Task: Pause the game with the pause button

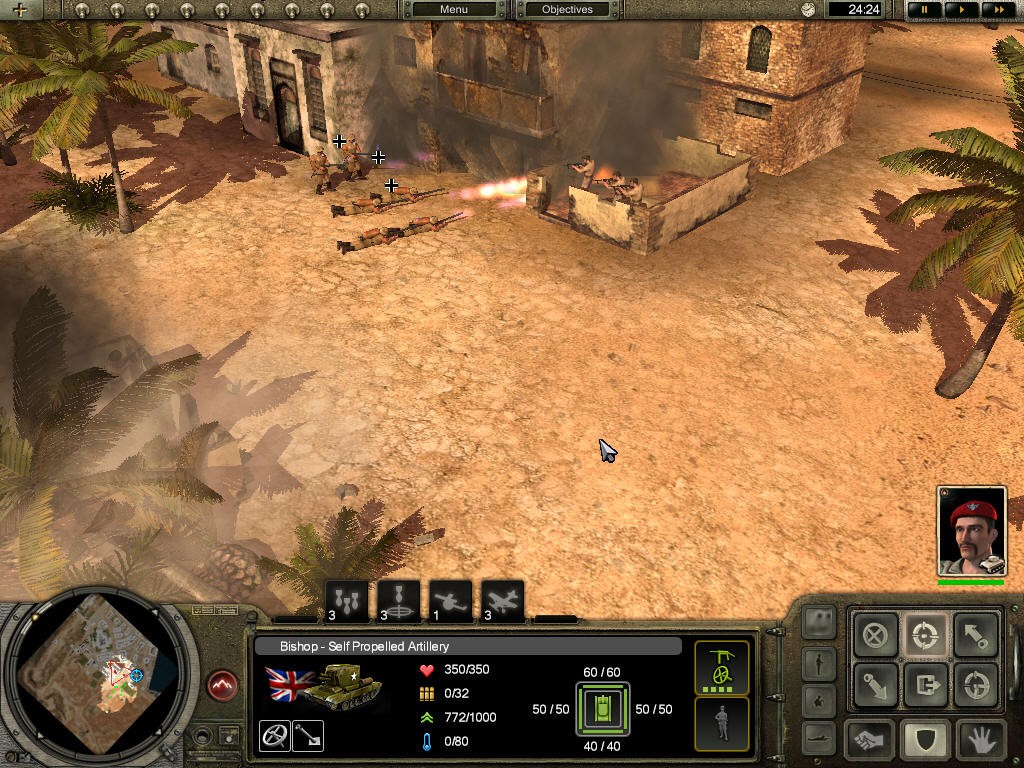Action: 924,10
